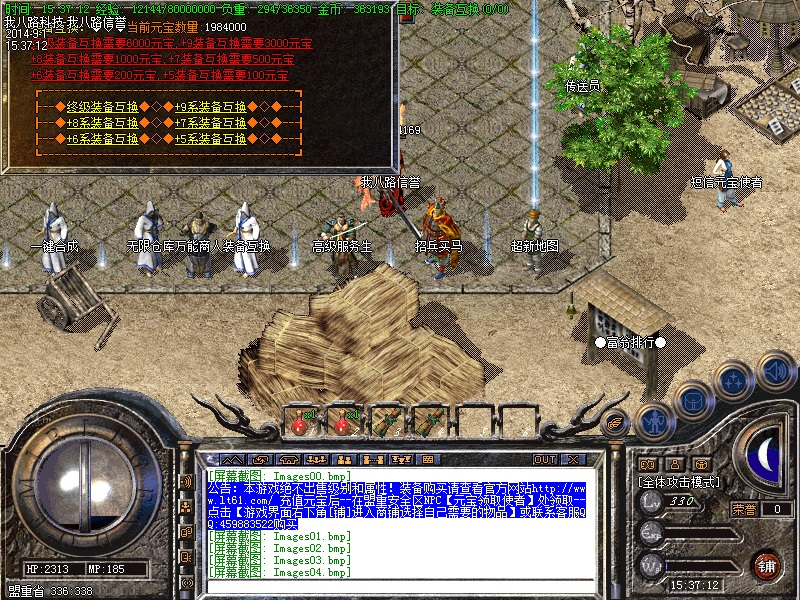Open the character status round button
The width and height of the screenshot is (800, 600).
654,421
